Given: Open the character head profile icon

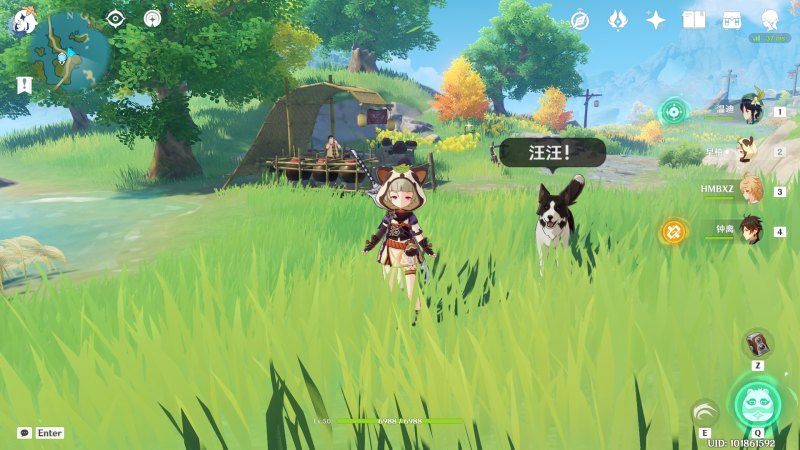Looking at the screenshot, I should (x=769, y=20).
